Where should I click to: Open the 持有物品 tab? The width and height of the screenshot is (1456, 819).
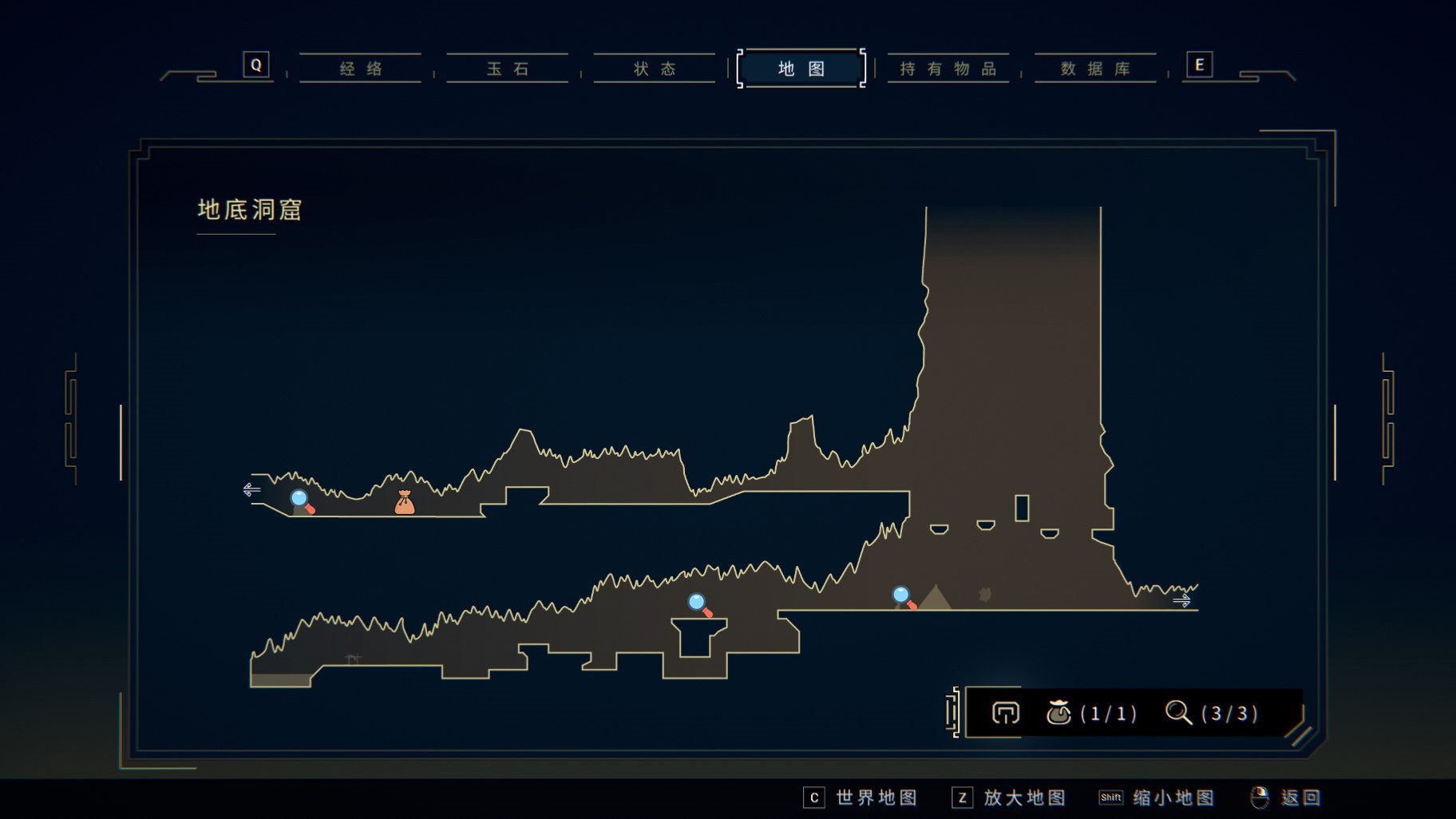948,69
